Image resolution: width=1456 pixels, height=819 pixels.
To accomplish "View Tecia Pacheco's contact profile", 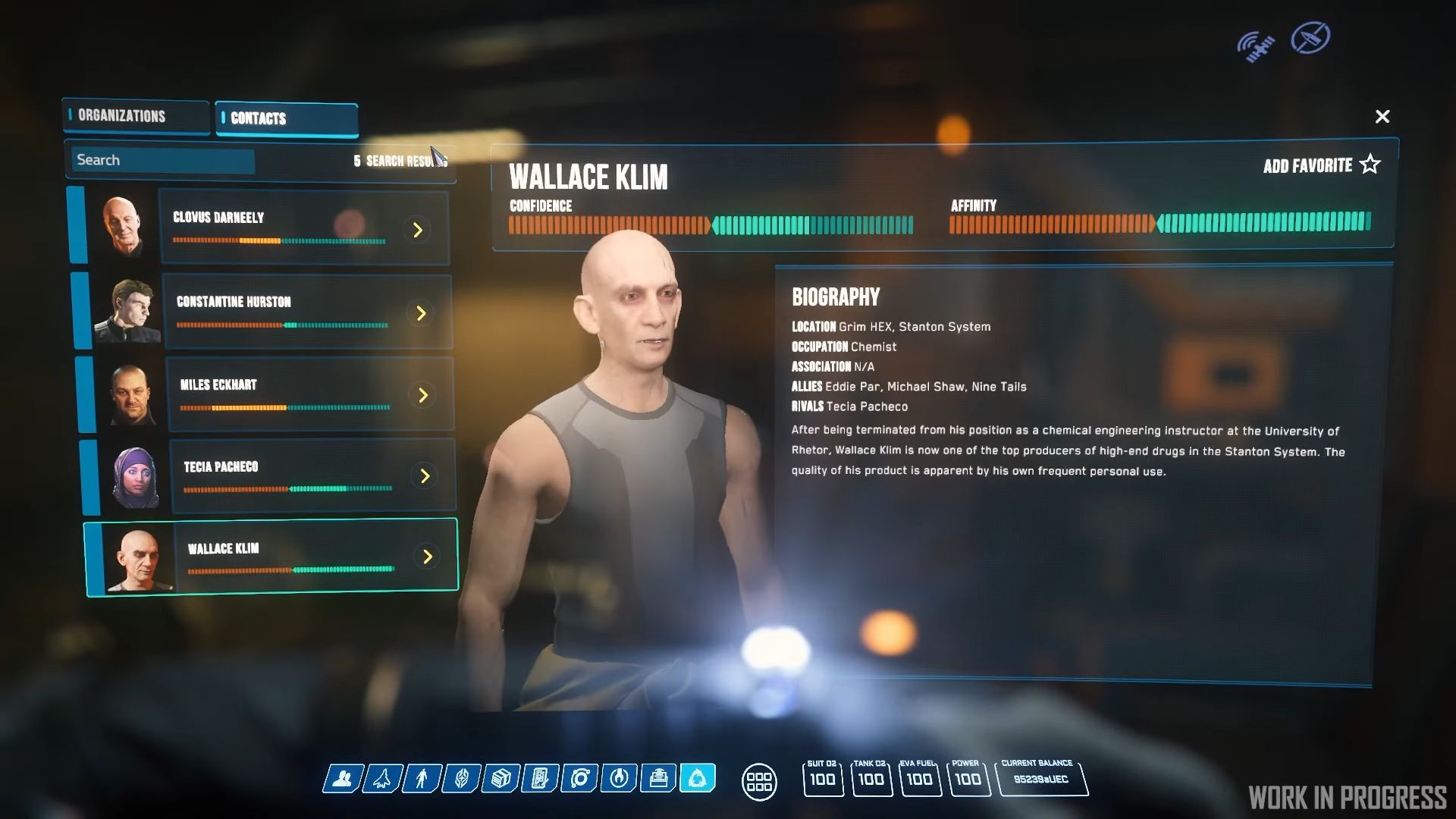I will click(311, 475).
